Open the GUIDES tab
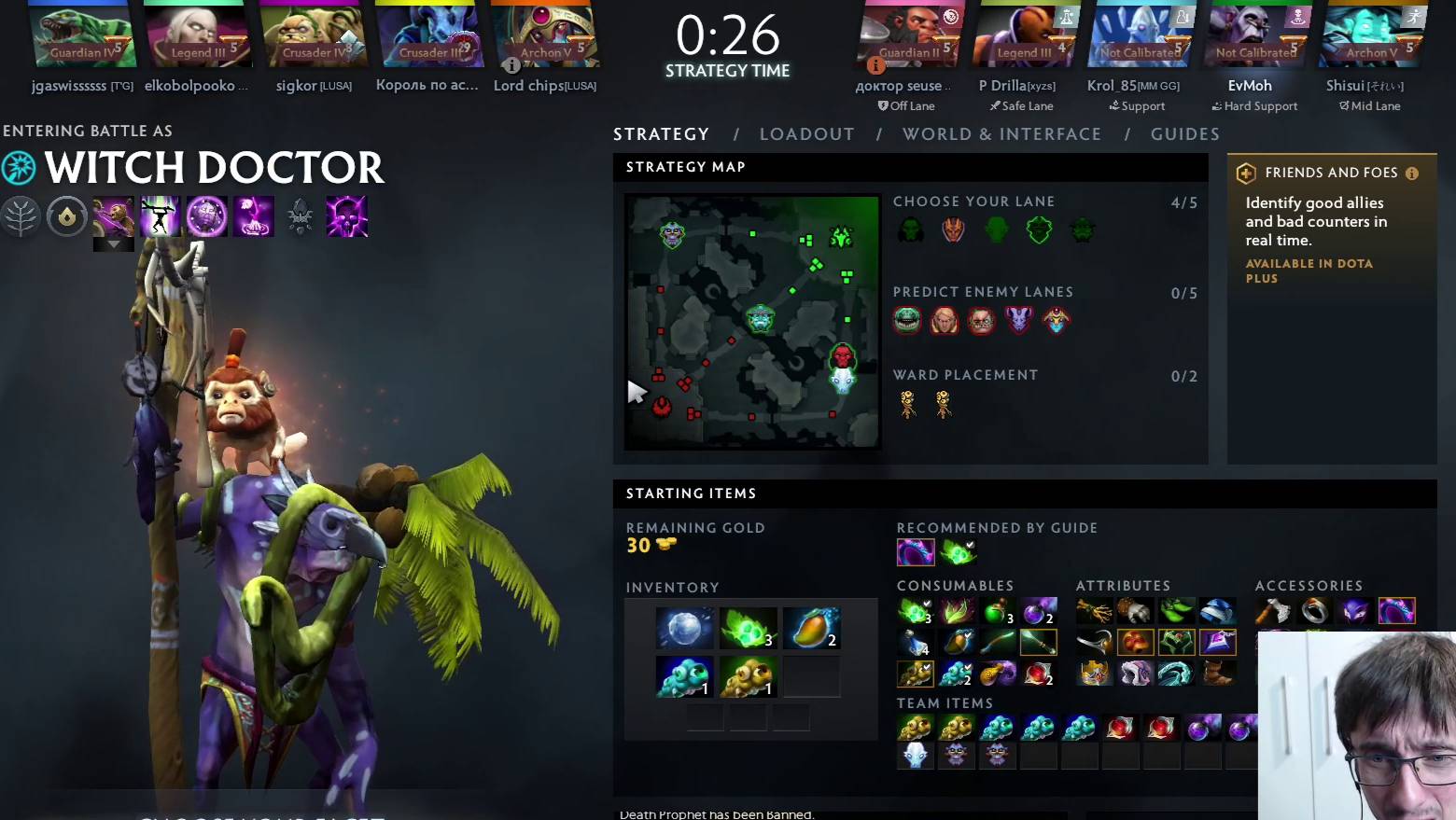 coord(1183,133)
